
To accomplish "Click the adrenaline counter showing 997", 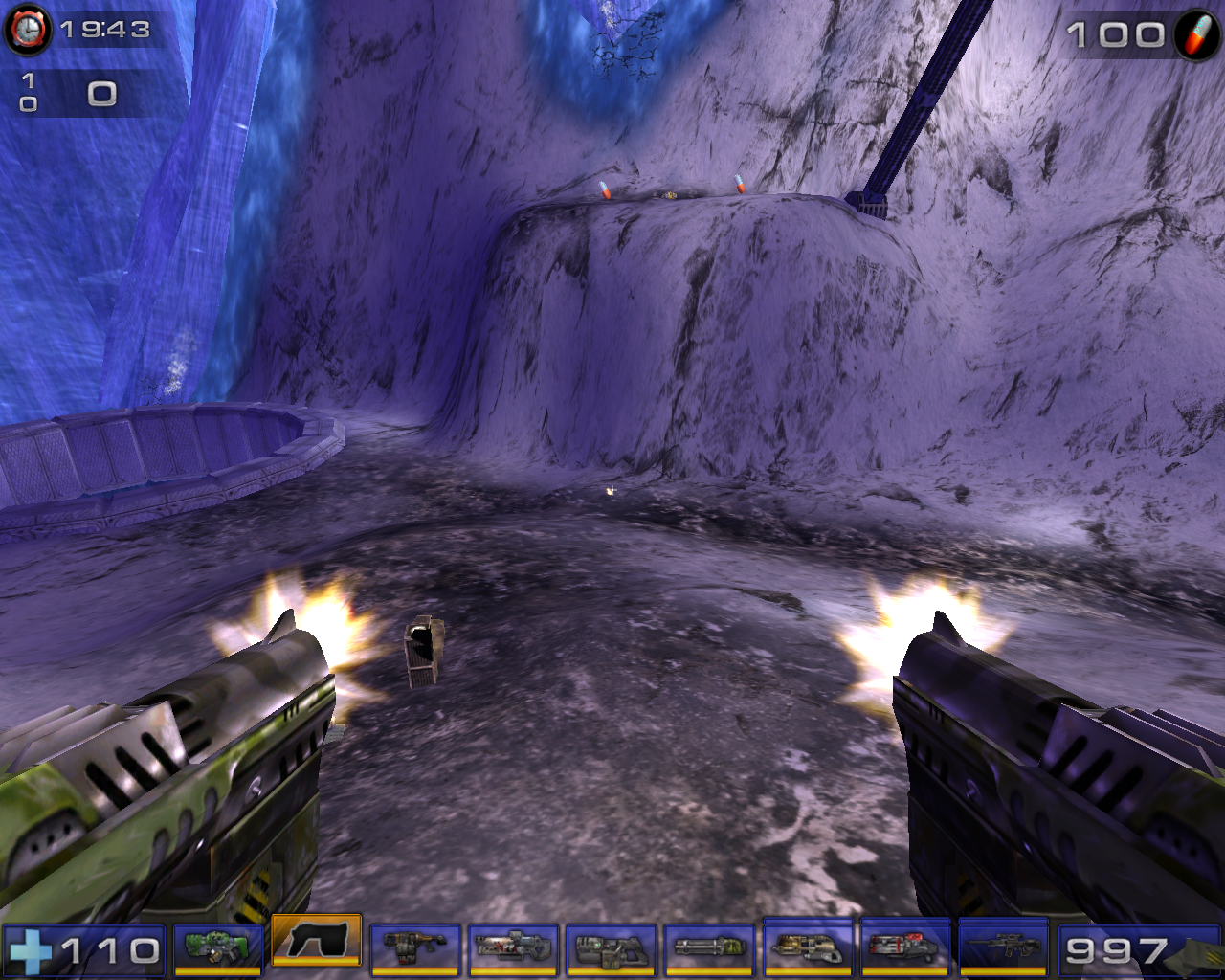I will pyautogui.click(x=1115, y=952).
